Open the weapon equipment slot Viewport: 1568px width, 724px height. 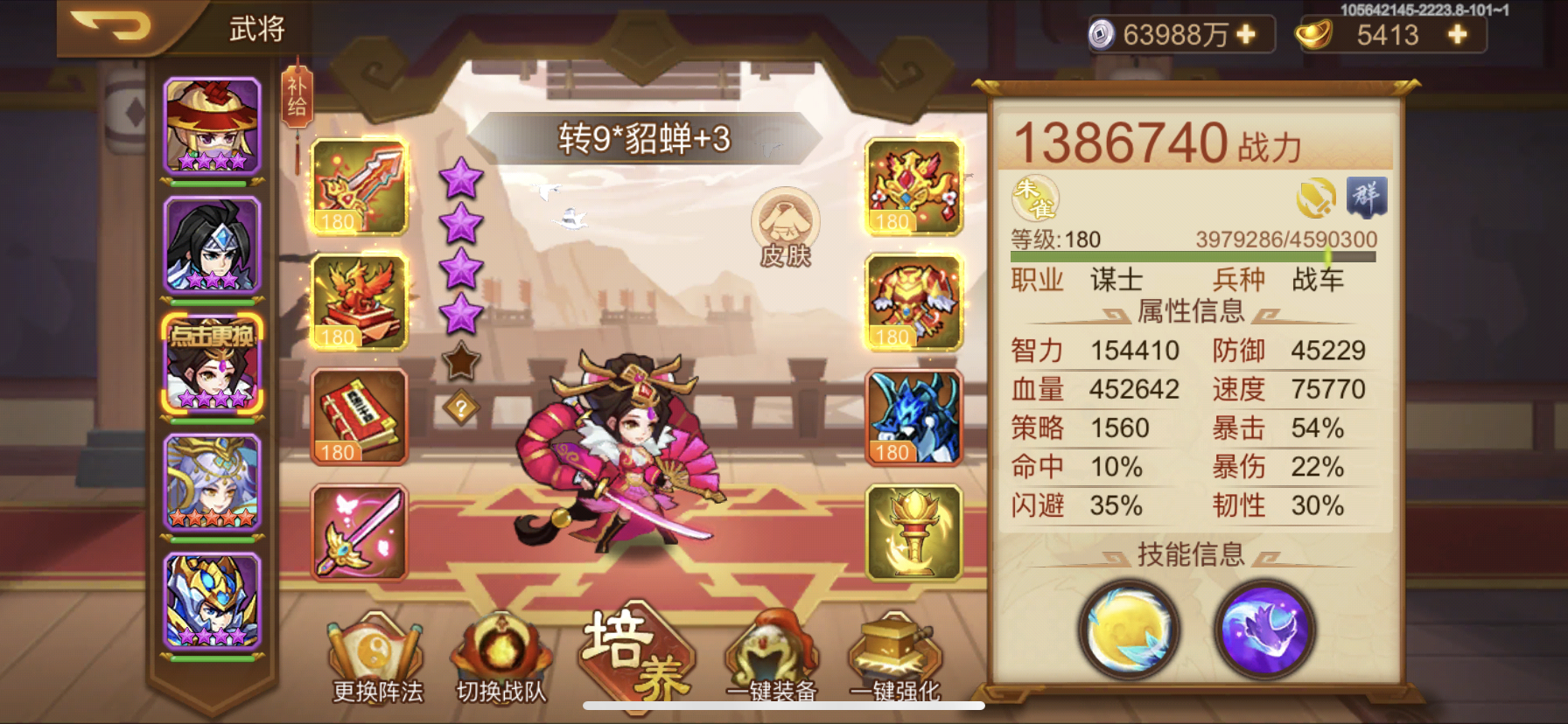[360, 186]
